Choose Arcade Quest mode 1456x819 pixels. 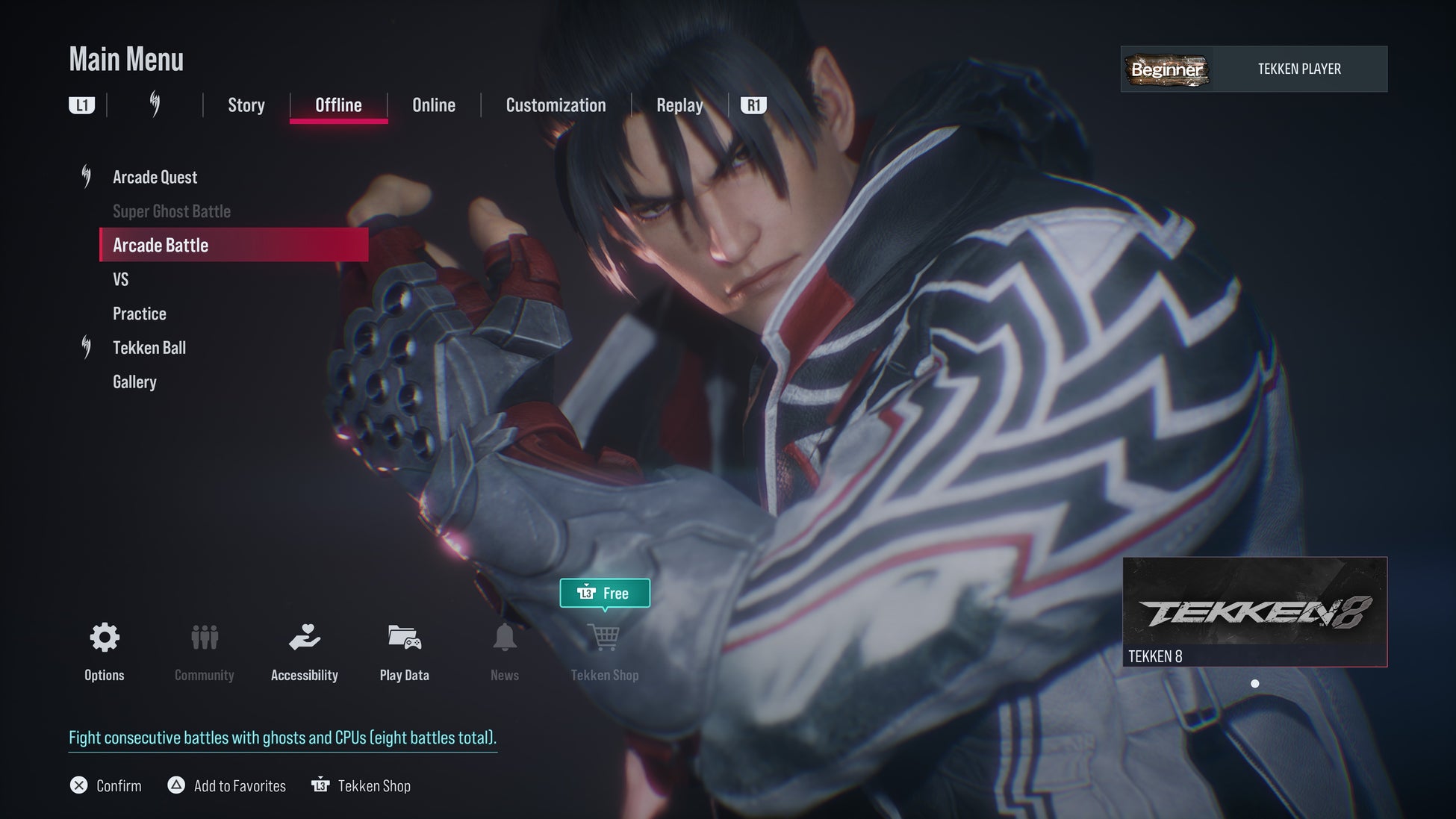[x=155, y=177]
